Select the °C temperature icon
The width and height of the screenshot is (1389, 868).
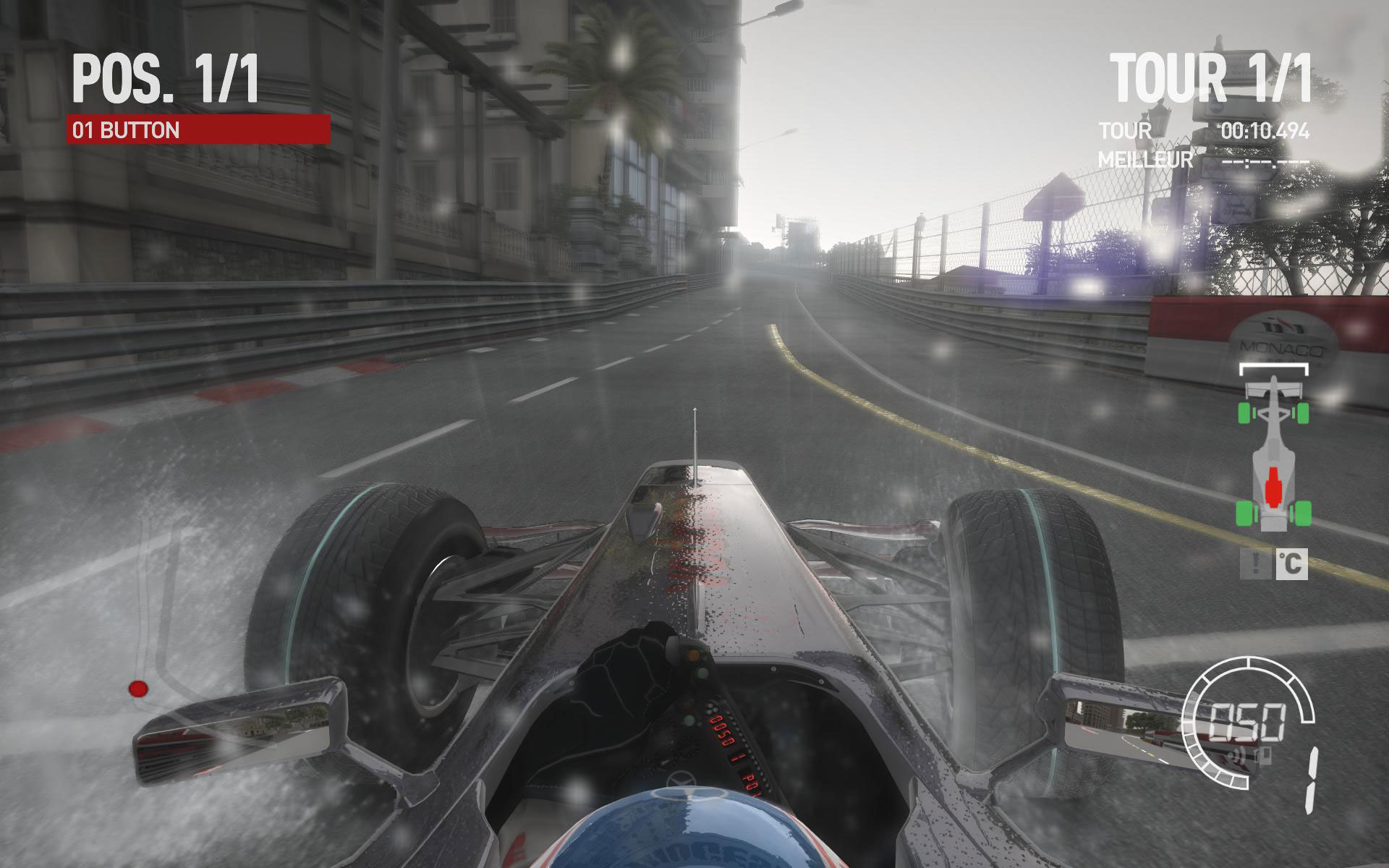click(x=1291, y=564)
